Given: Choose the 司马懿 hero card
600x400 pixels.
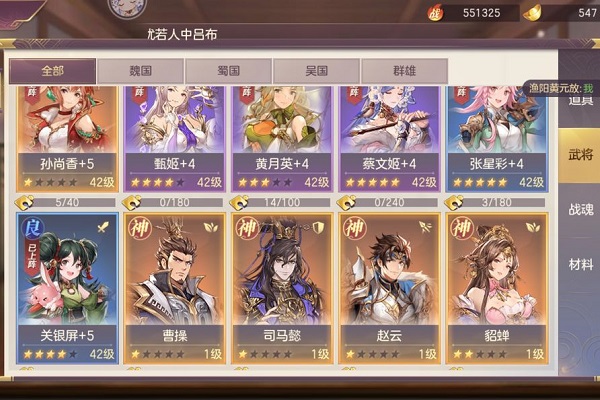Looking at the screenshot, I should click(281, 286).
